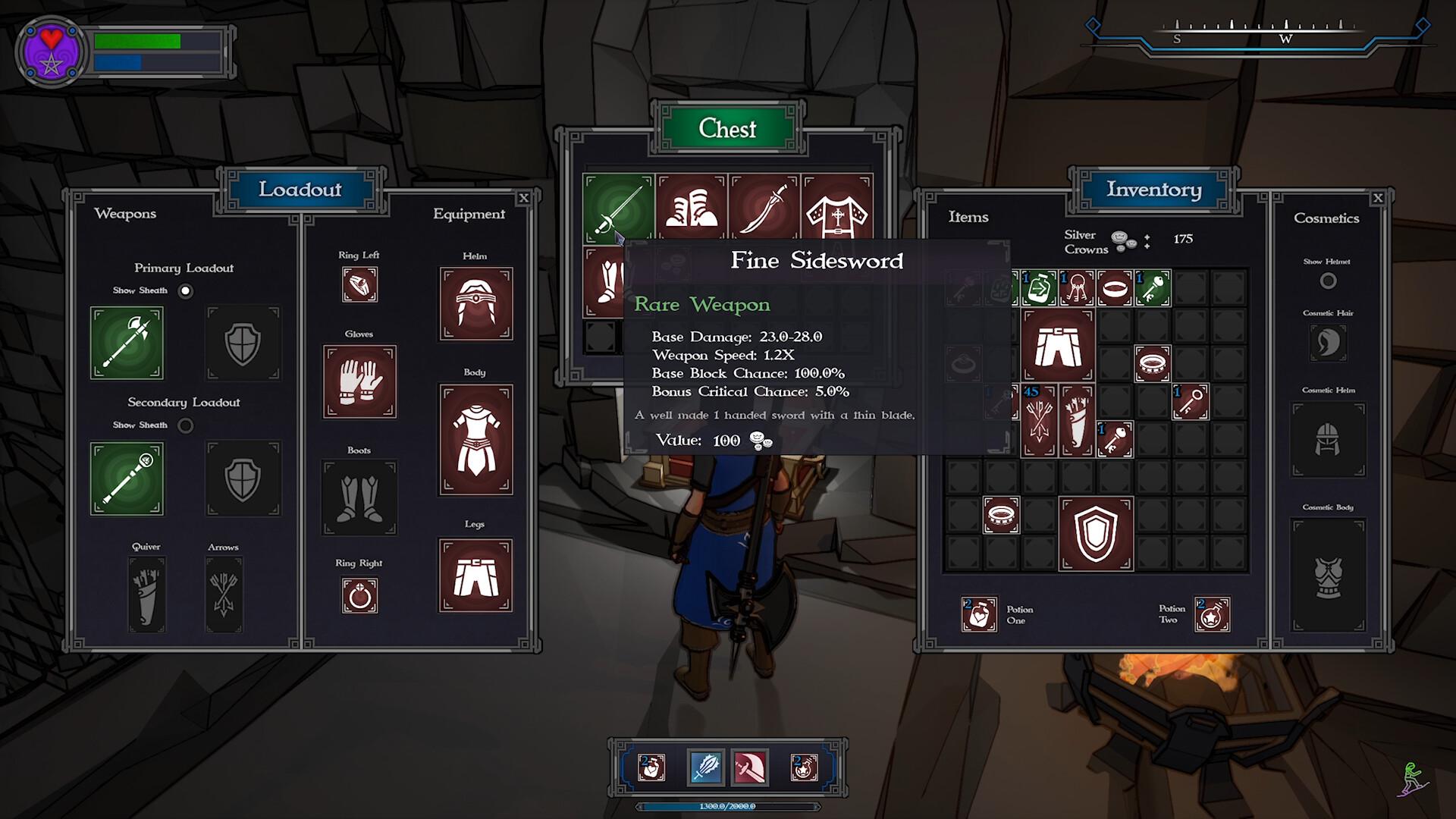Select the secondary loadout staff weapon
1456x819 pixels.
click(127, 479)
